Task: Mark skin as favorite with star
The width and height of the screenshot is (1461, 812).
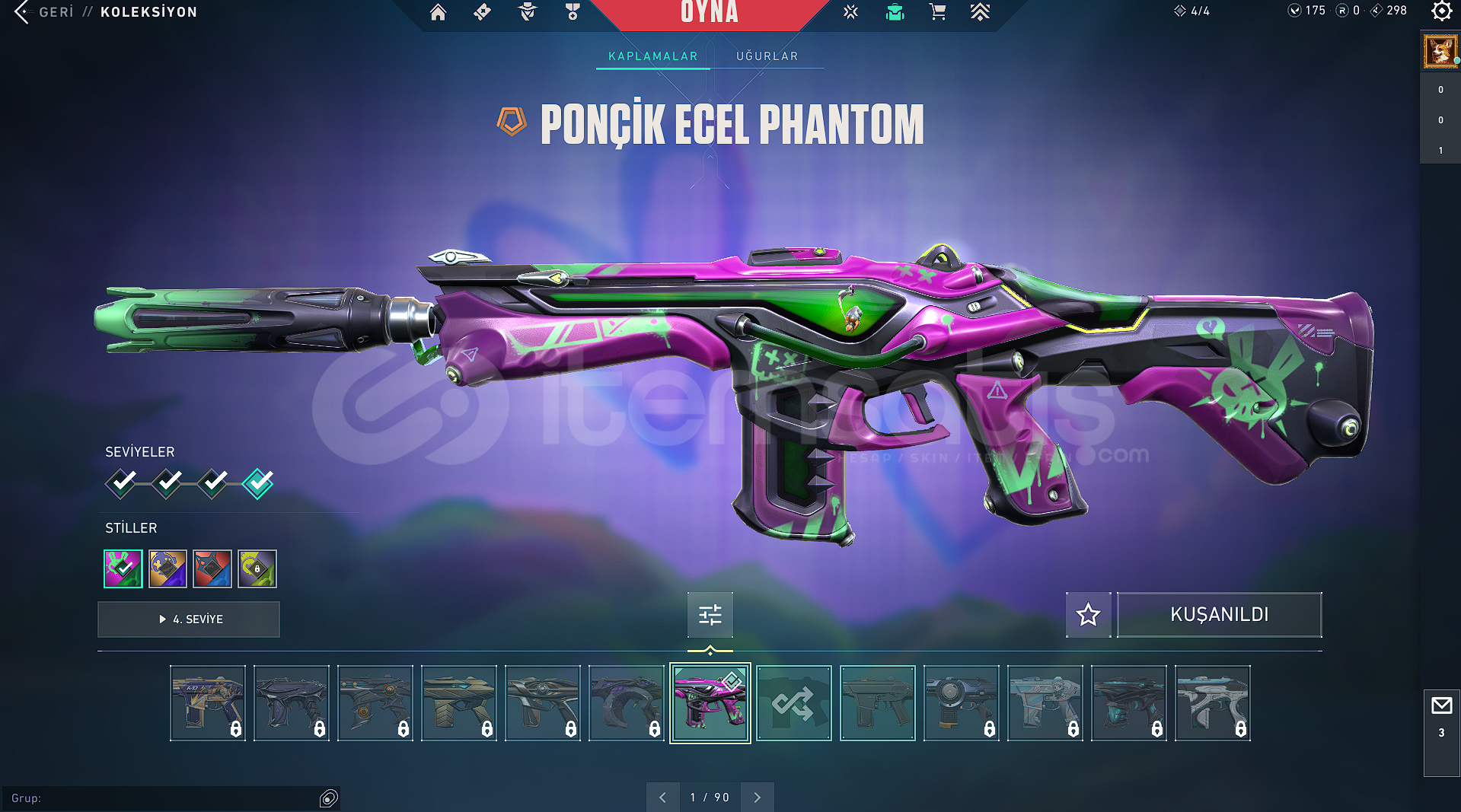Action: click(1088, 614)
